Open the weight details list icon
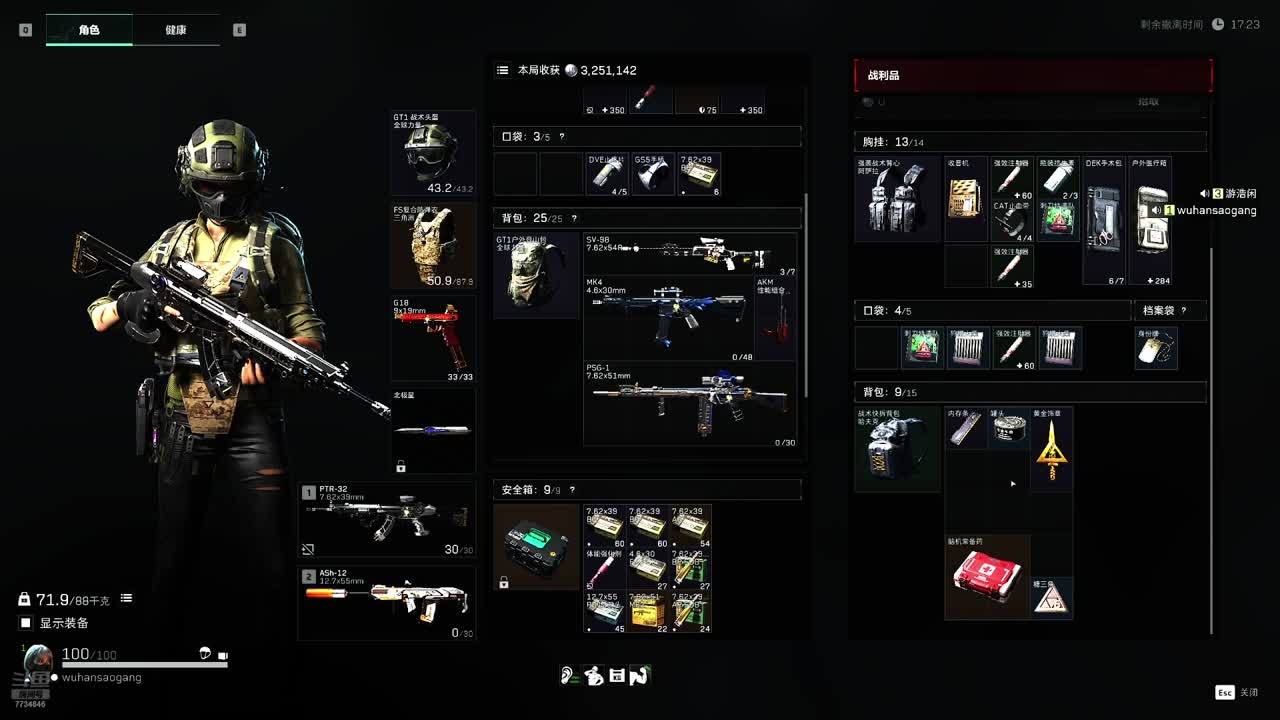 (x=126, y=599)
